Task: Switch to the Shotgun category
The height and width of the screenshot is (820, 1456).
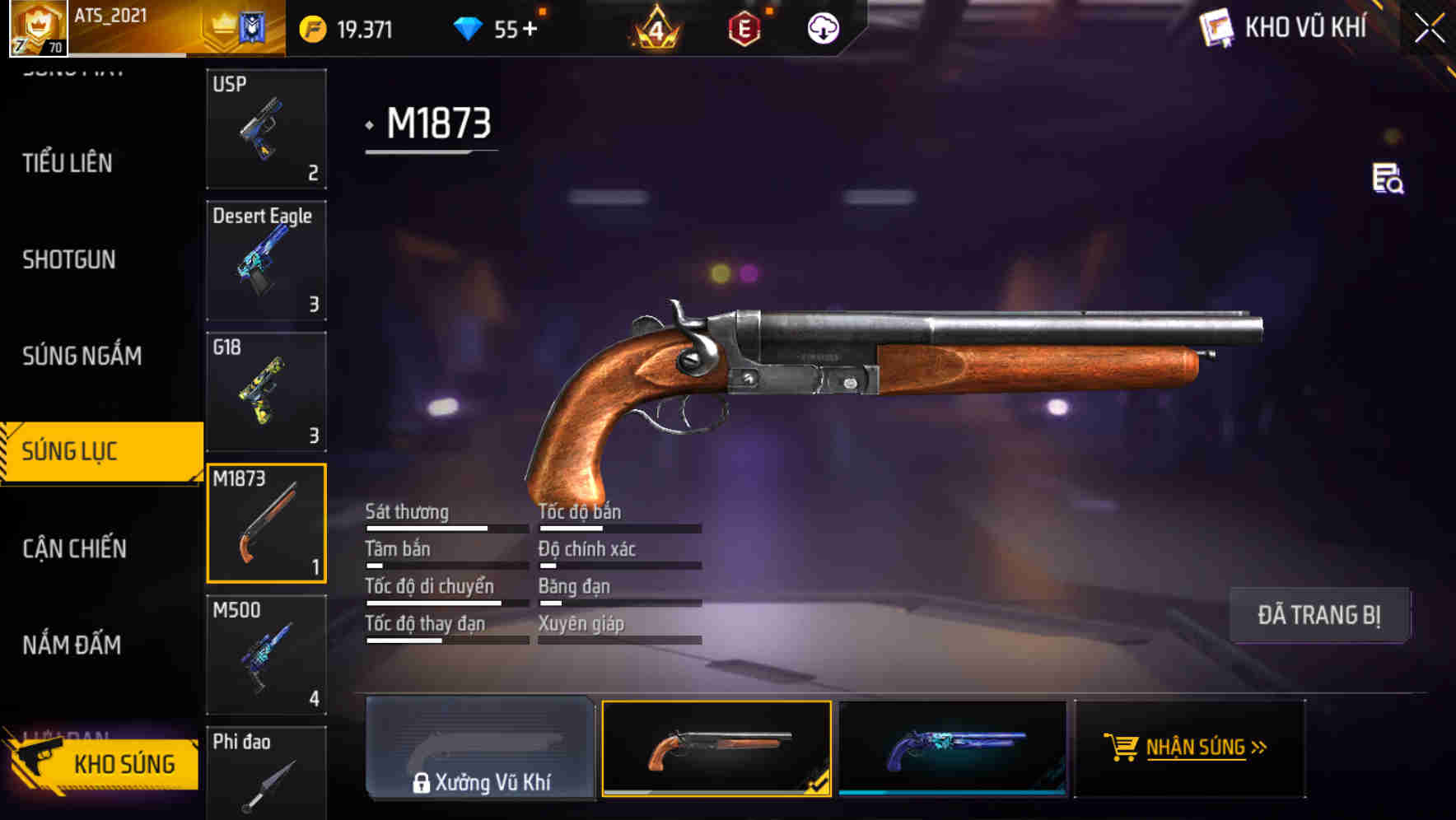Action: tap(68, 259)
